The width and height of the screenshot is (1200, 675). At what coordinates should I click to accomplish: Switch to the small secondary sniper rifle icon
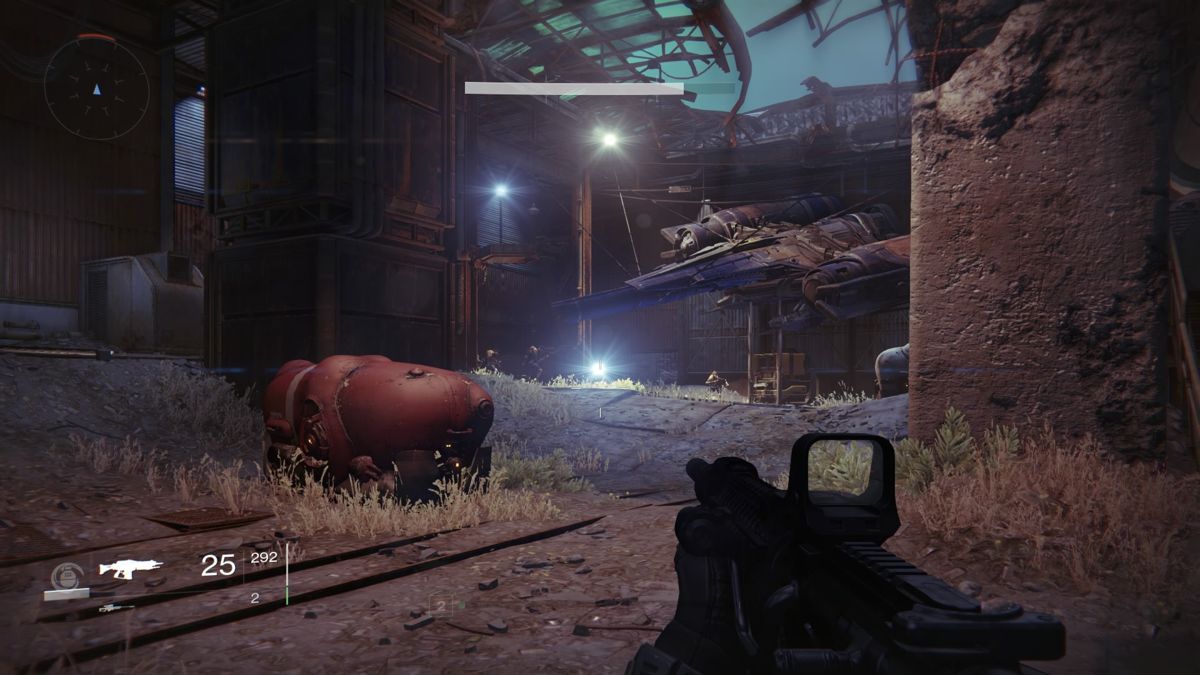[116, 607]
